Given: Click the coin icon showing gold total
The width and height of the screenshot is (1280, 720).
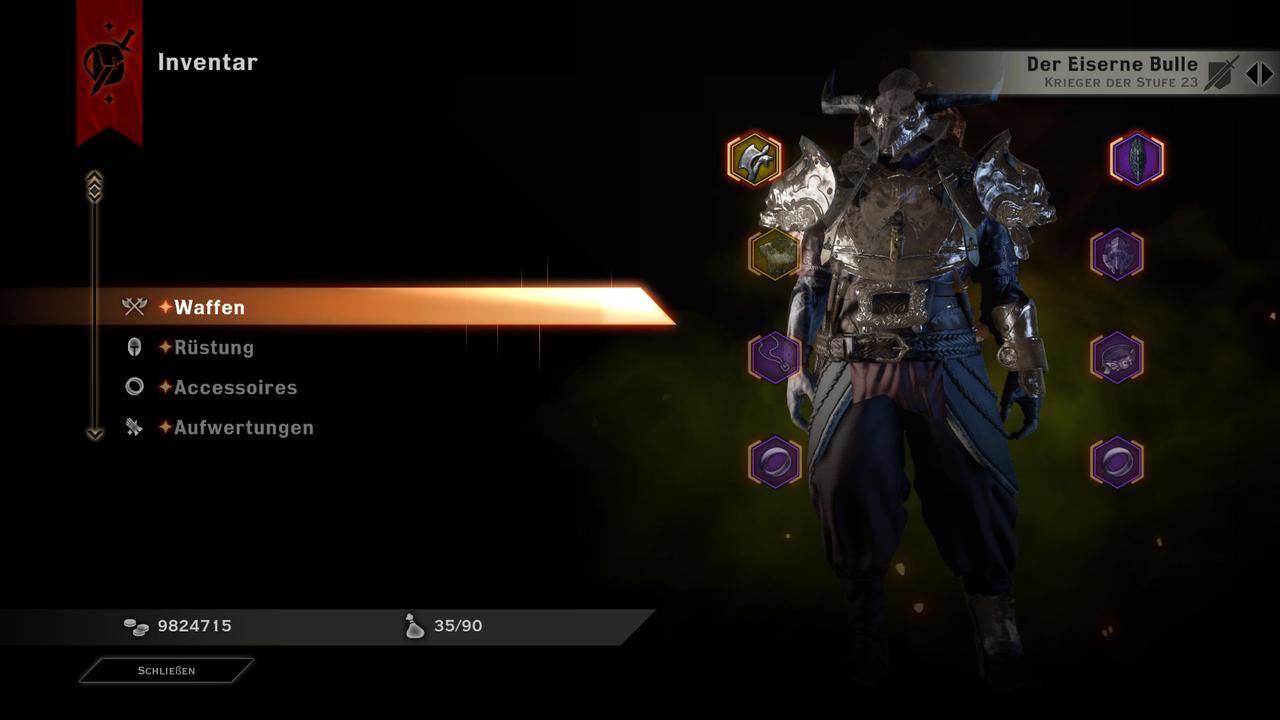Looking at the screenshot, I should pos(134,626).
